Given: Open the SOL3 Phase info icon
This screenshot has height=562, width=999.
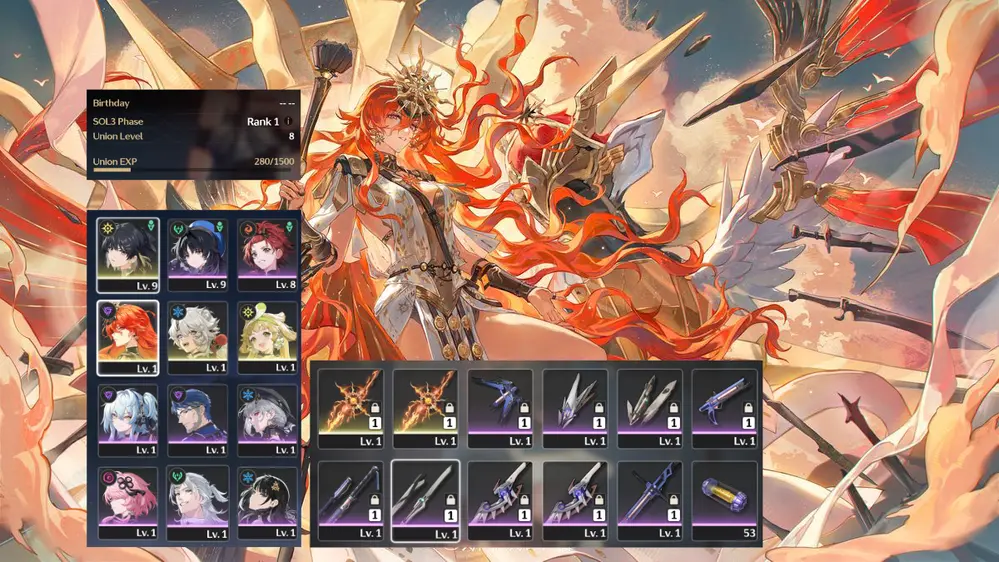Looking at the screenshot, I should tap(290, 121).
